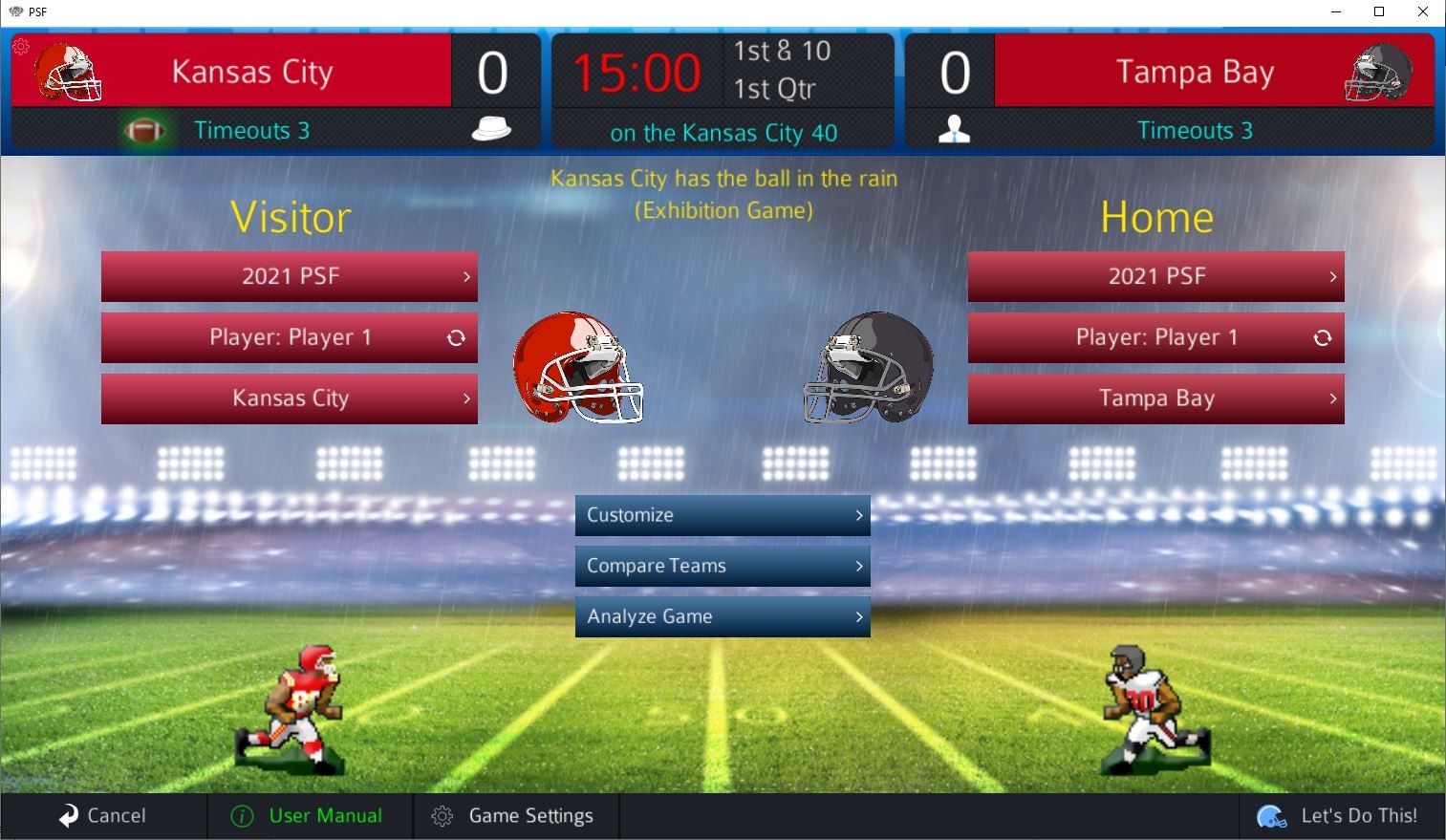Expand the visitor 2021 PSF league selector
Viewport: 1446px width, 840px height.
point(290,276)
